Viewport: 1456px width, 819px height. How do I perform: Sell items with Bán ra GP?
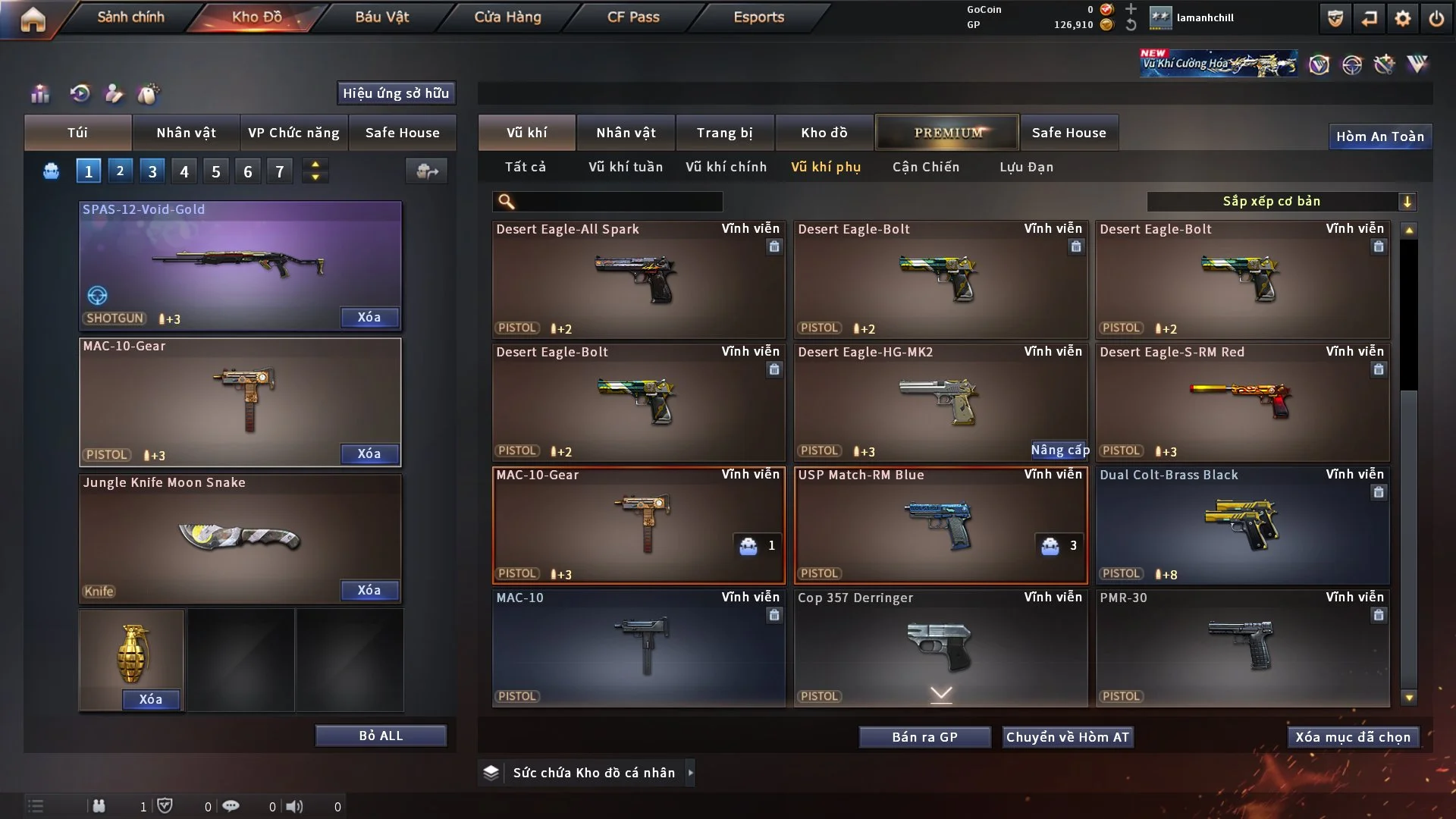point(924,737)
